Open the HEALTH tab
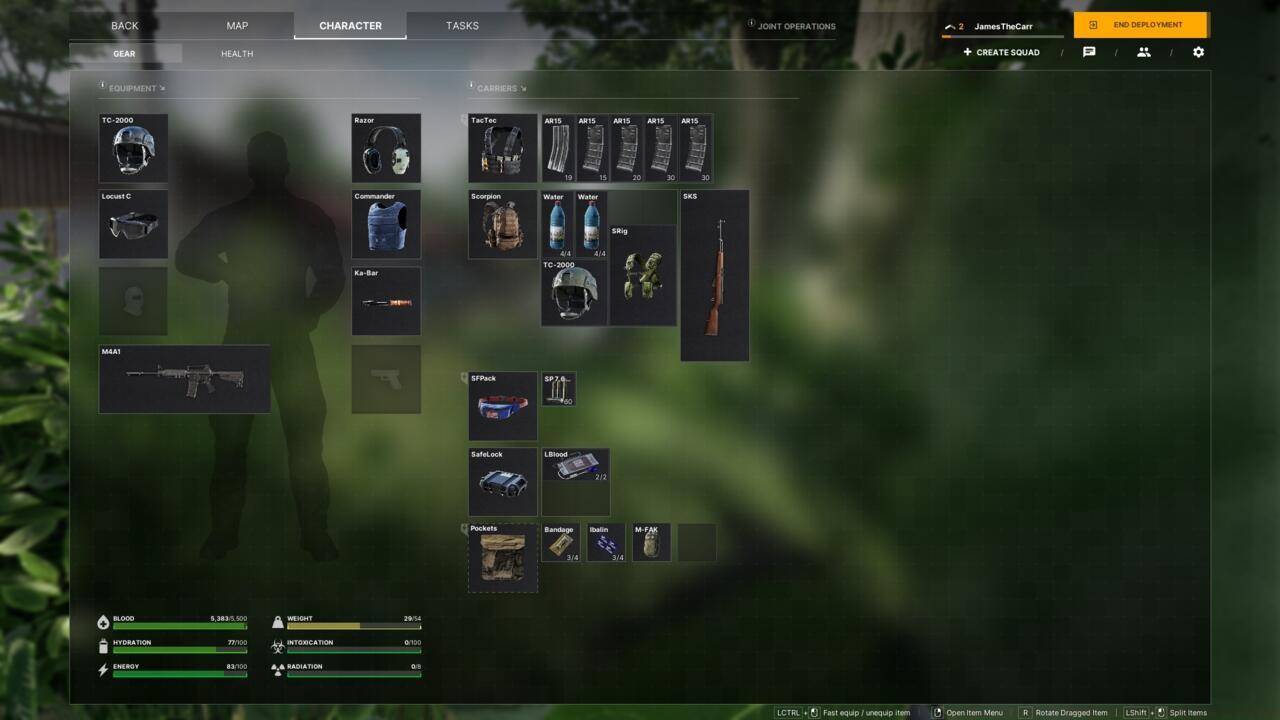 click(x=235, y=53)
